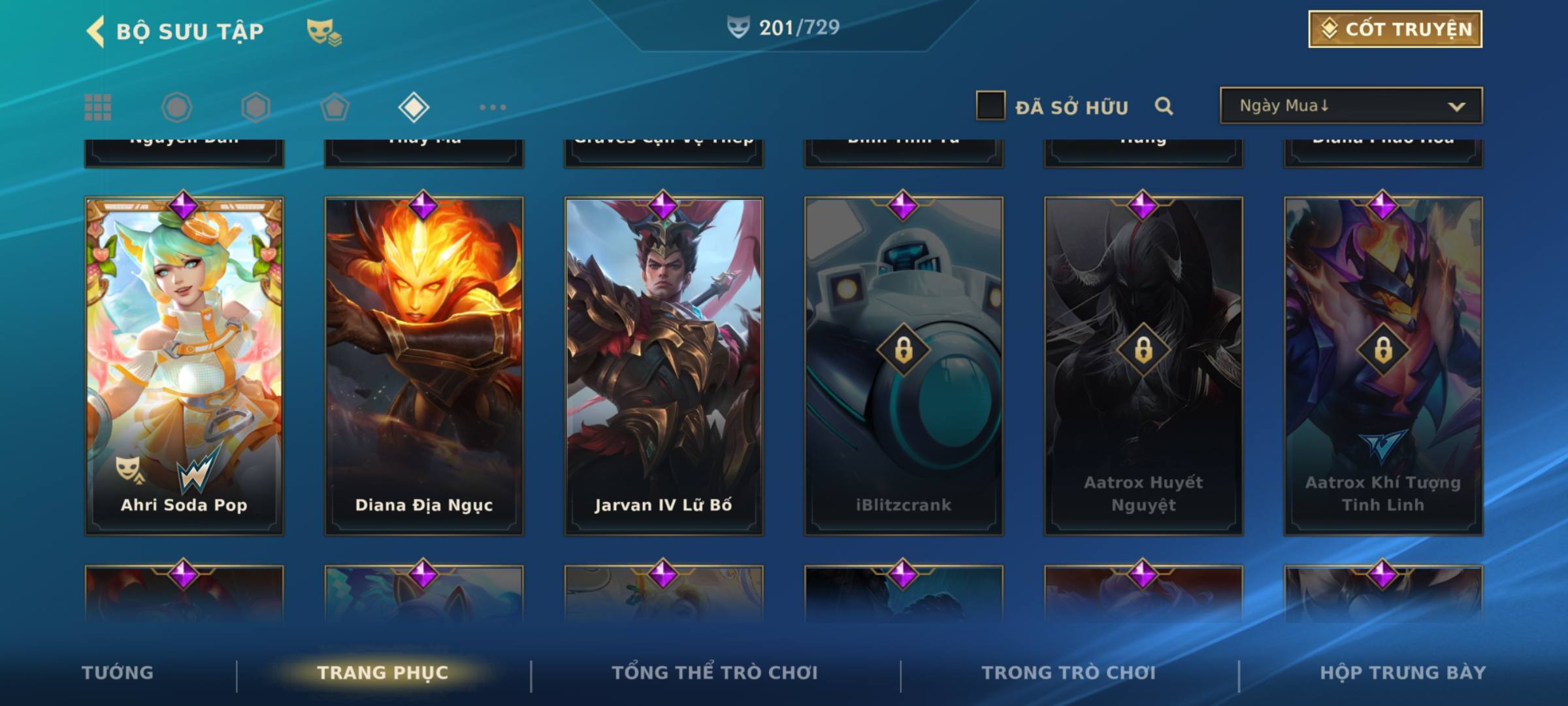Image resolution: width=1568 pixels, height=706 pixels.
Task: Show more filters via three dots
Action: [x=493, y=107]
